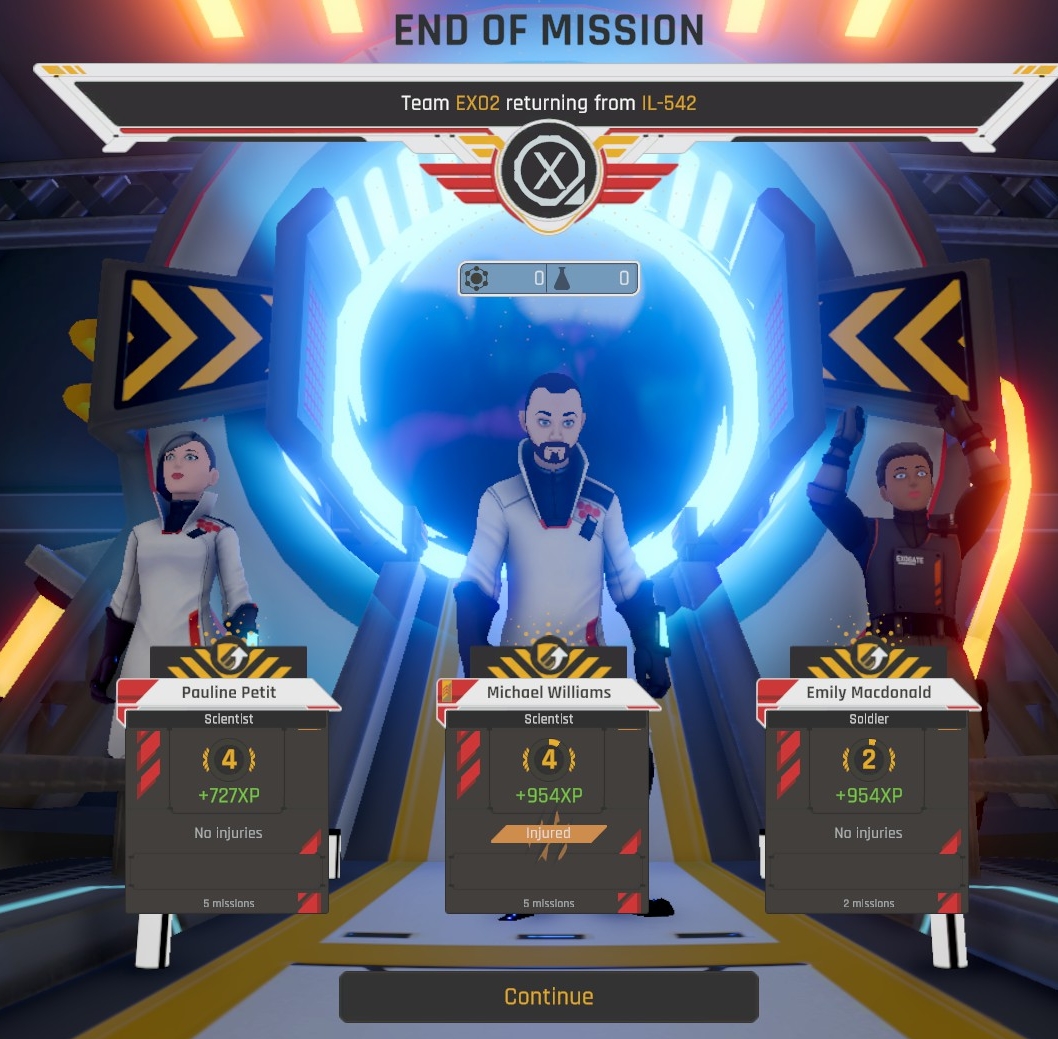Select Emily Macdonald's result card
1058x1039 pixels.
click(x=868, y=800)
